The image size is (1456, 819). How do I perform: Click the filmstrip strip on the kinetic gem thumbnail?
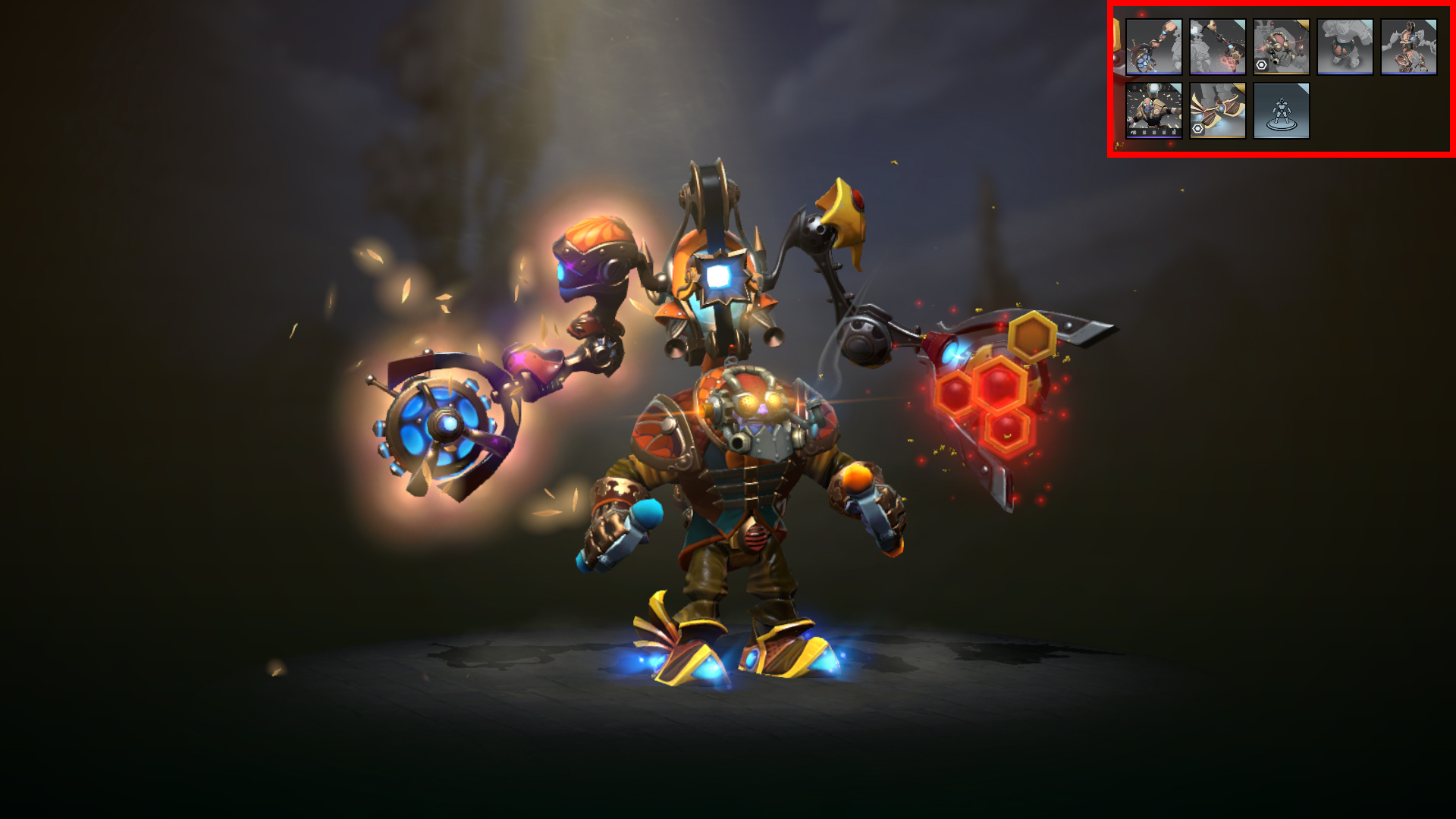(x=1154, y=133)
